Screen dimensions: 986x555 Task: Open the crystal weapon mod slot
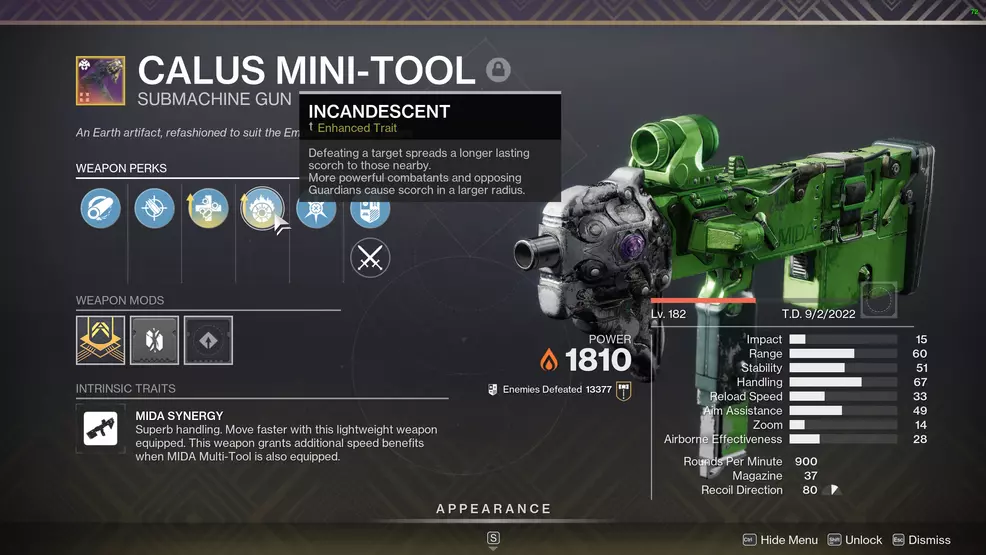[x=154, y=341]
